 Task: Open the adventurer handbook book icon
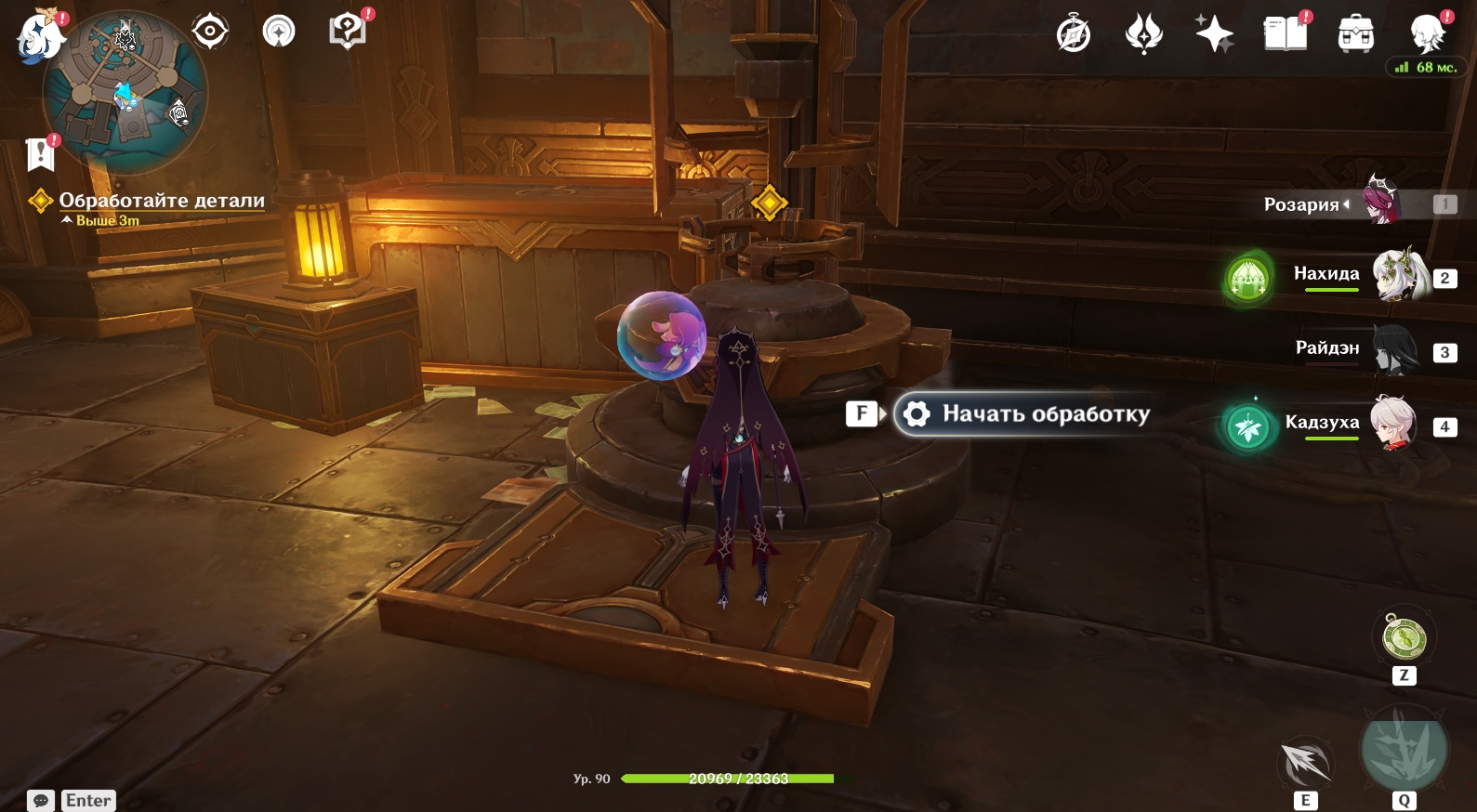tap(1285, 34)
